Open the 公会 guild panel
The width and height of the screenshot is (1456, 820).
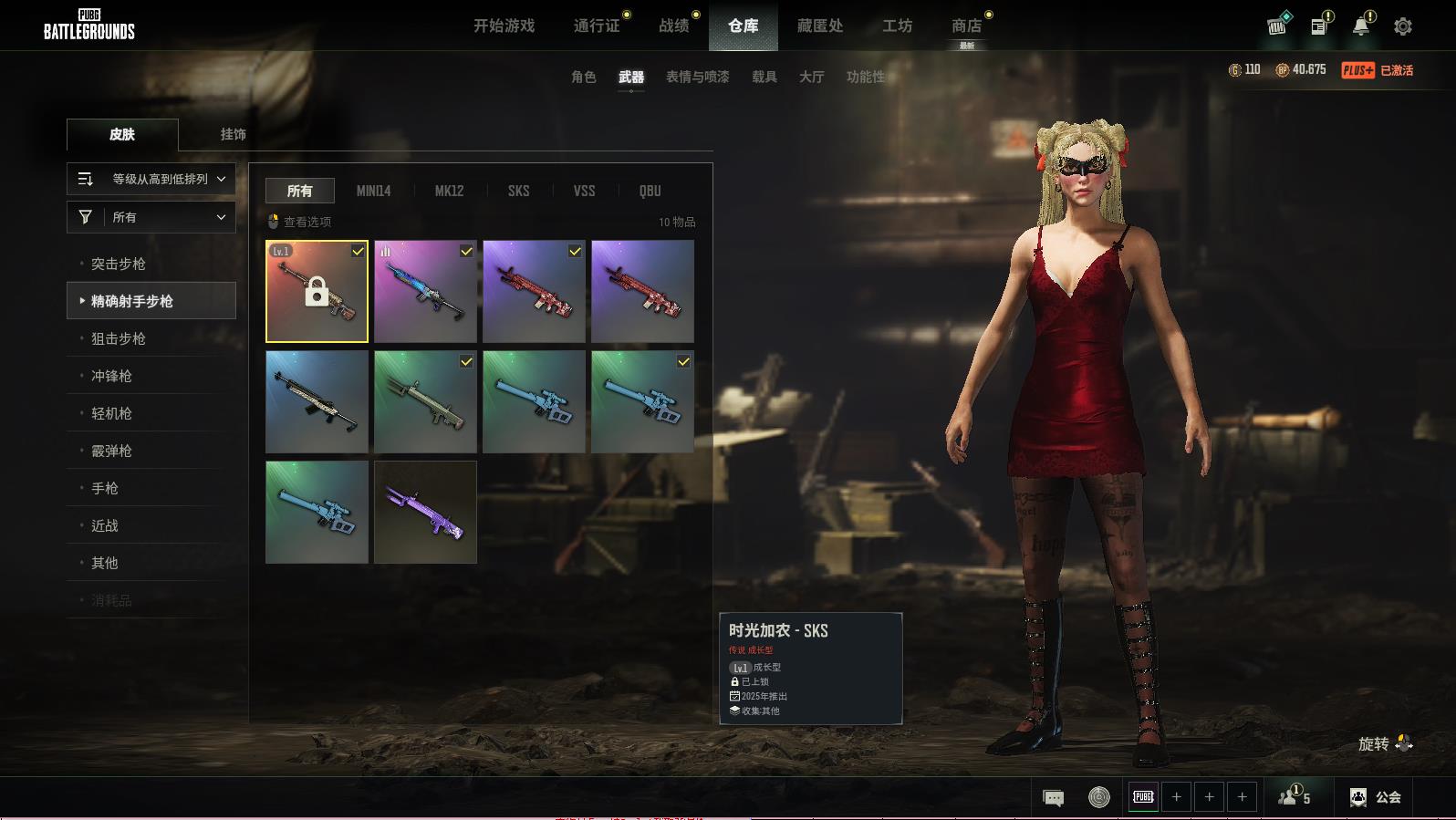[1375, 797]
